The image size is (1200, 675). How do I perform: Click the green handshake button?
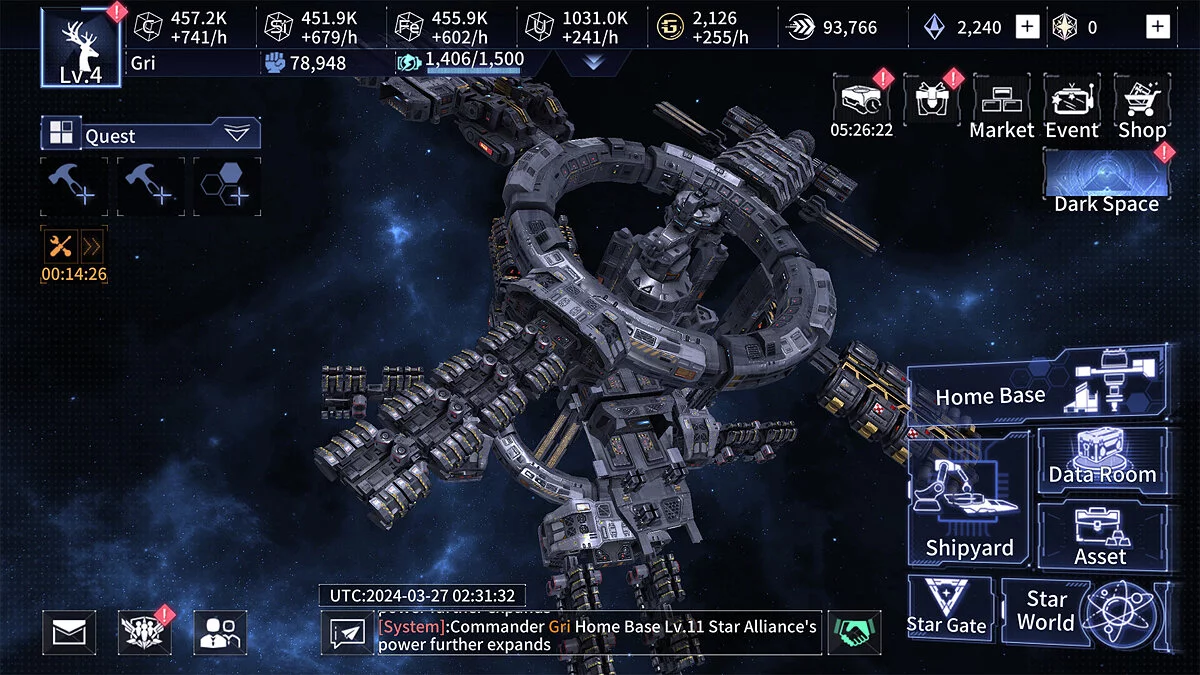[x=855, y=633]
